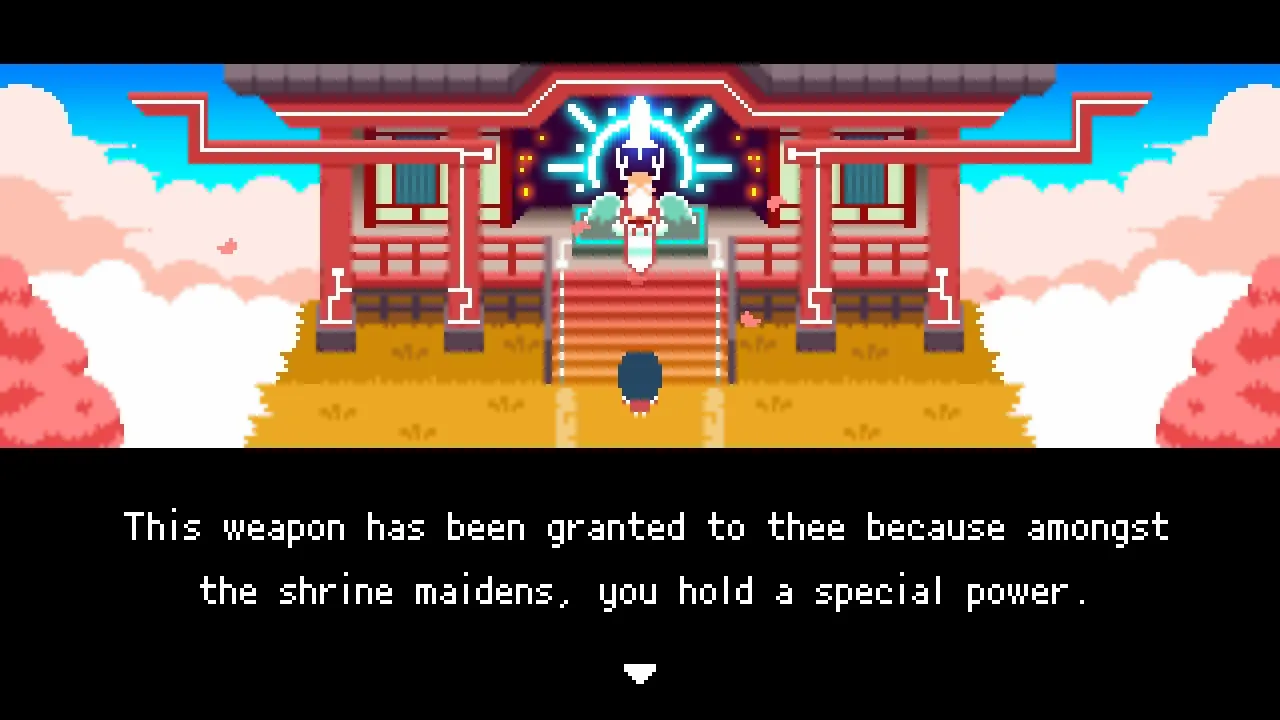Click the falling cherry blossom petal near the stairs
This screenshot has width=1280, height=720.
click(x=750, y=318)
